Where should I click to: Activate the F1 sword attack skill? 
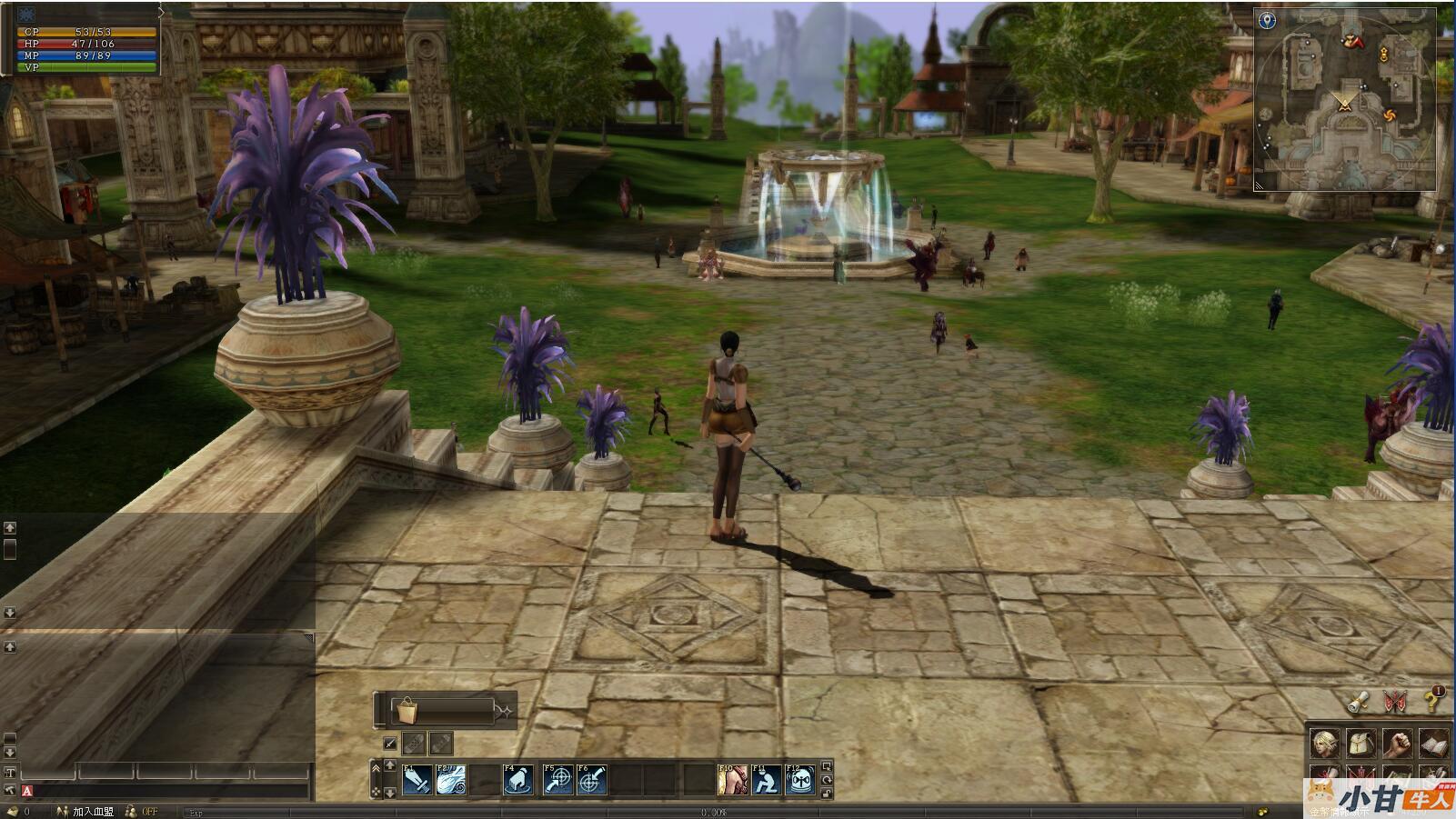(x=417, y=780)
